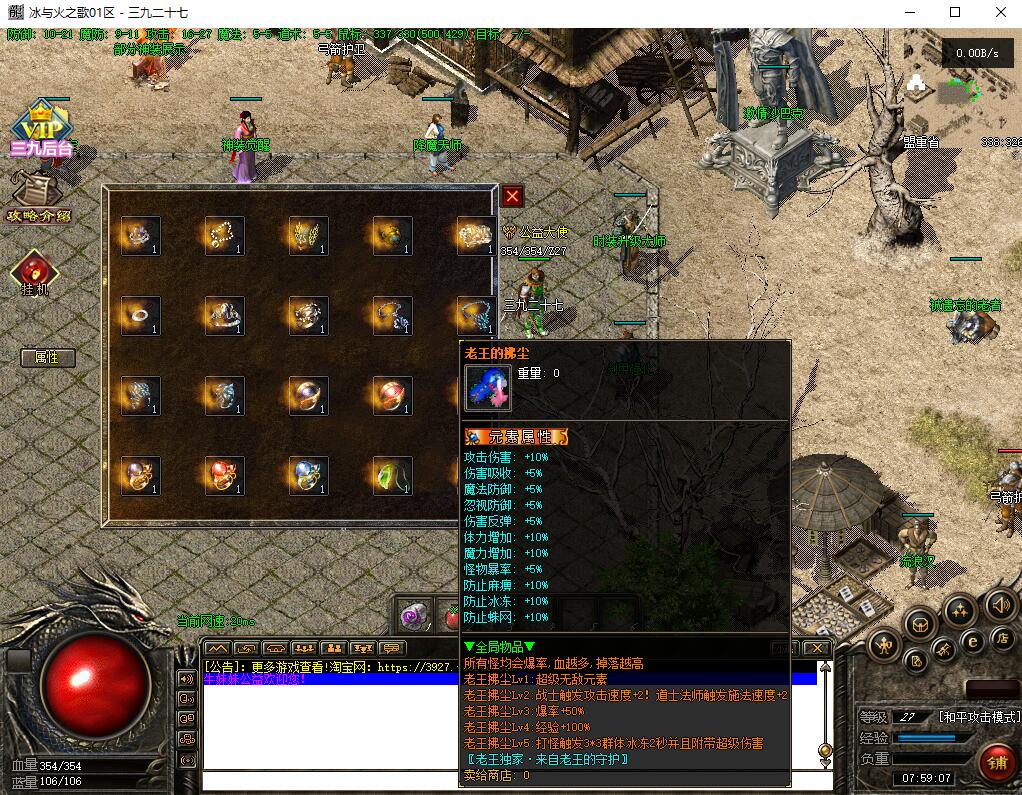Close the item grid panel
Viewport: 1022px width, 795px height.
coord(512,196)
